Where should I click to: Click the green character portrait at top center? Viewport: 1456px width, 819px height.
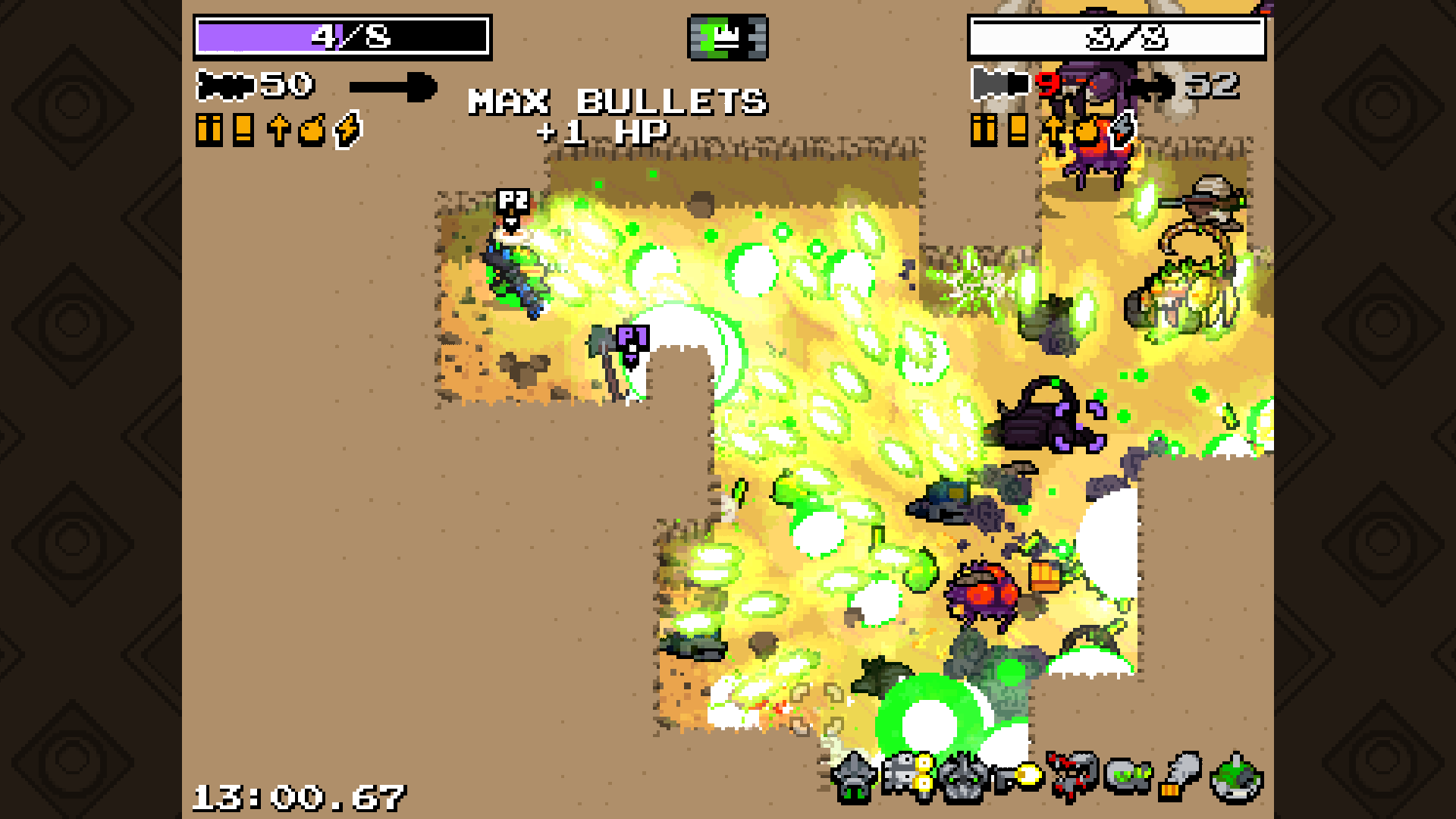click(728, 38)
